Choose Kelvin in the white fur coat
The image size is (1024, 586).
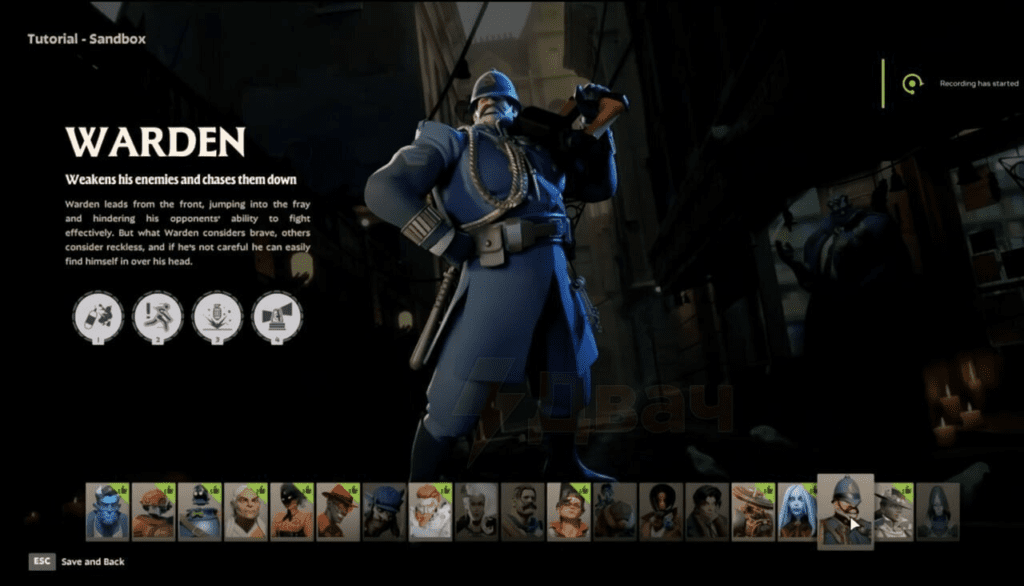point(430,511)
